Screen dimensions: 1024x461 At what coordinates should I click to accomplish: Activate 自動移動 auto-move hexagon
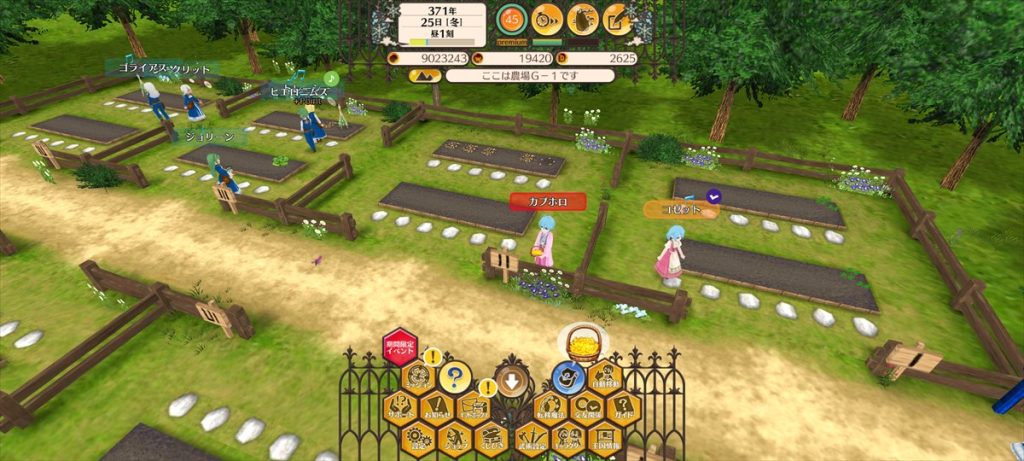point(606,378)
